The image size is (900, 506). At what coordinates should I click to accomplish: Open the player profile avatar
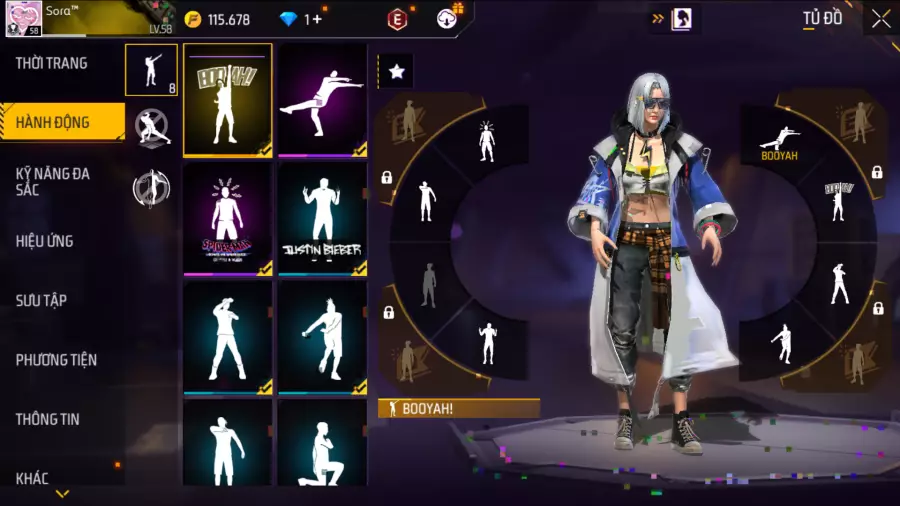coord(21,18)
